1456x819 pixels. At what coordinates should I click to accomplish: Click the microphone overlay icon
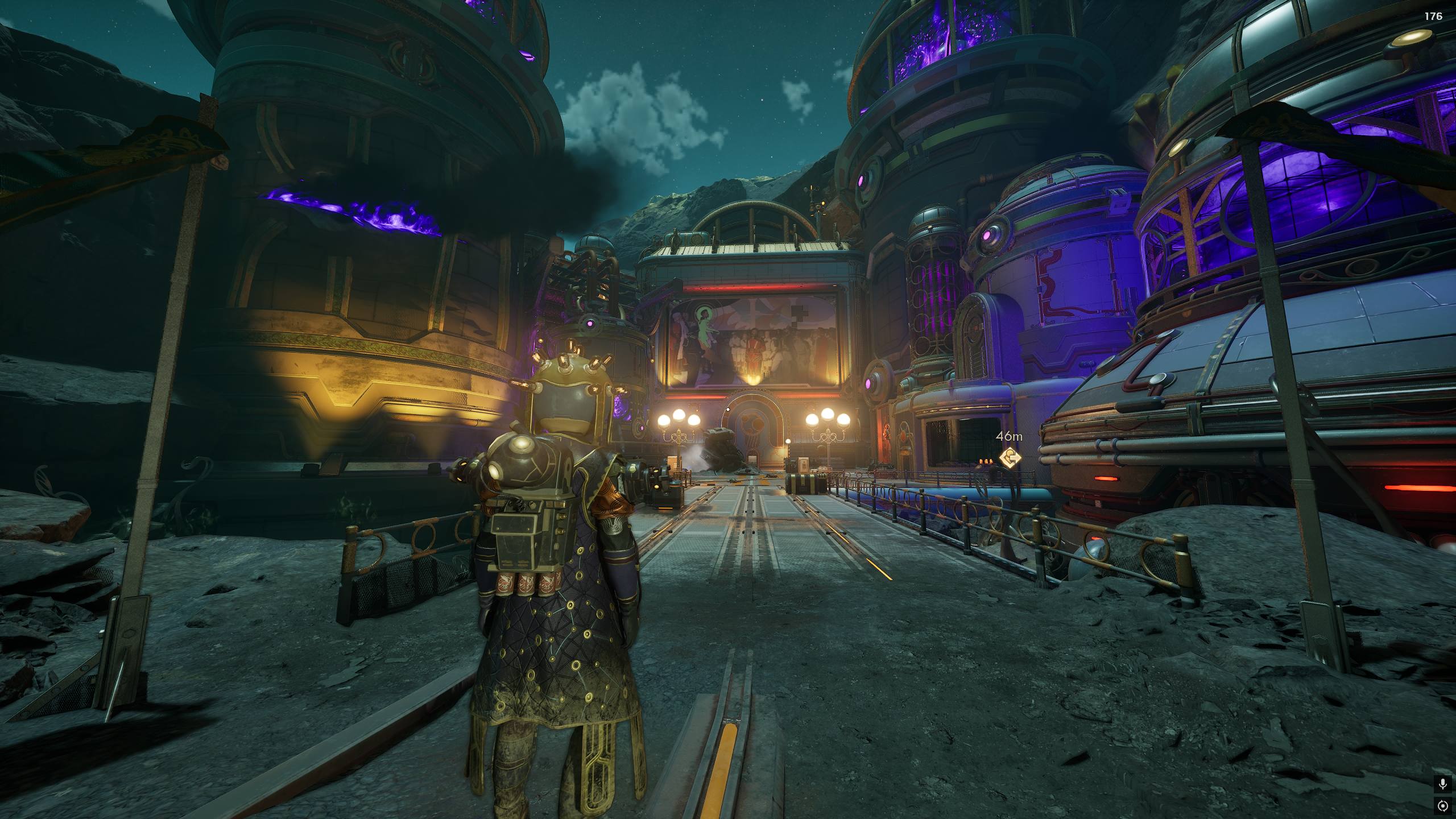[x=1442, y=784]
